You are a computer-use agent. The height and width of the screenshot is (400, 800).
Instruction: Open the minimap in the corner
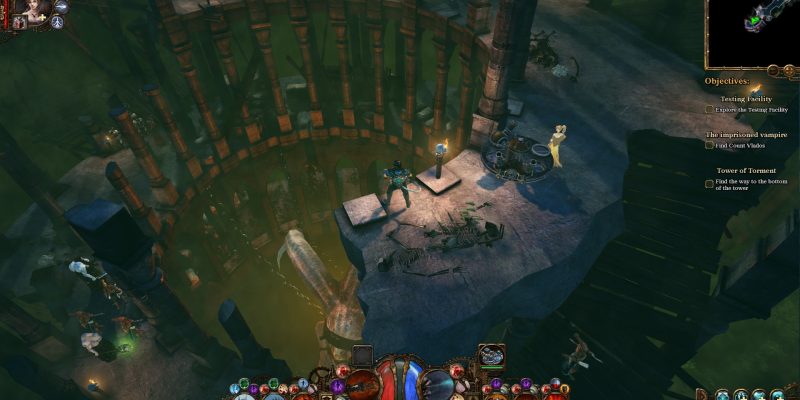(752, 30)
